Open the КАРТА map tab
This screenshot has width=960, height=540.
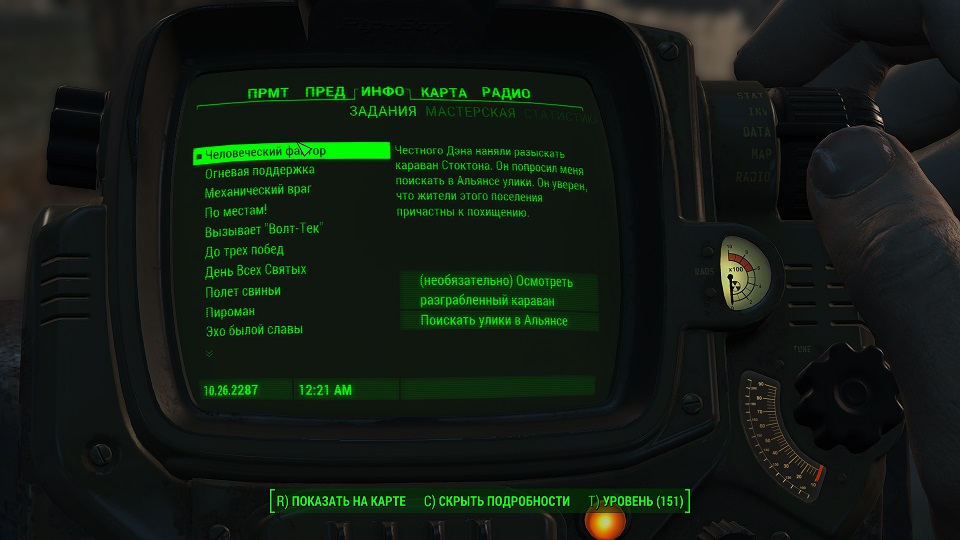click(x=443, y=93)
